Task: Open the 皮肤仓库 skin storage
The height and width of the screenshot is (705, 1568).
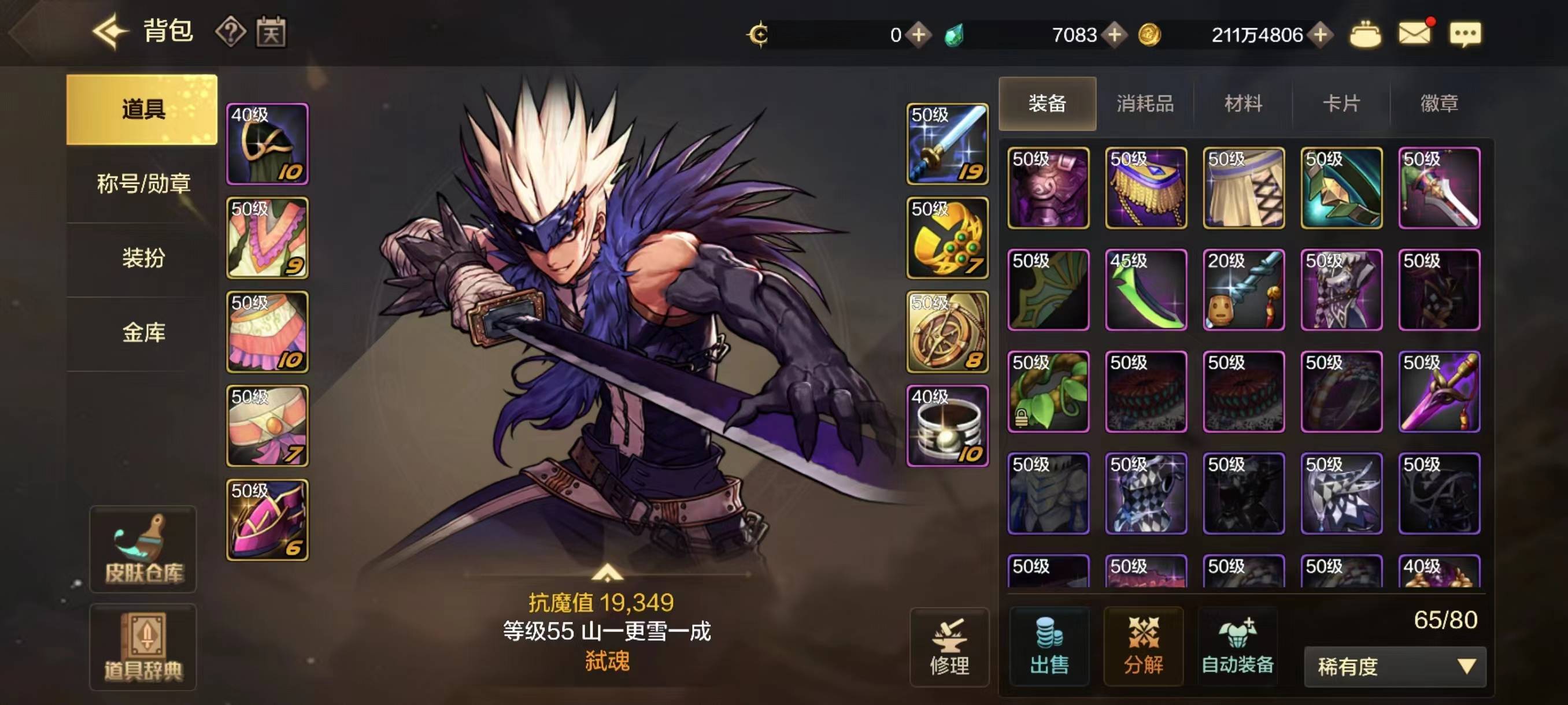Action: 143,550
